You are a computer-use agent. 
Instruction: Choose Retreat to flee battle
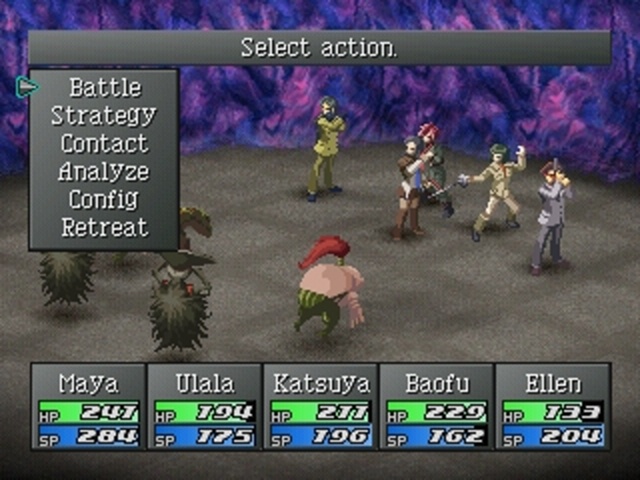coord(104,228)
